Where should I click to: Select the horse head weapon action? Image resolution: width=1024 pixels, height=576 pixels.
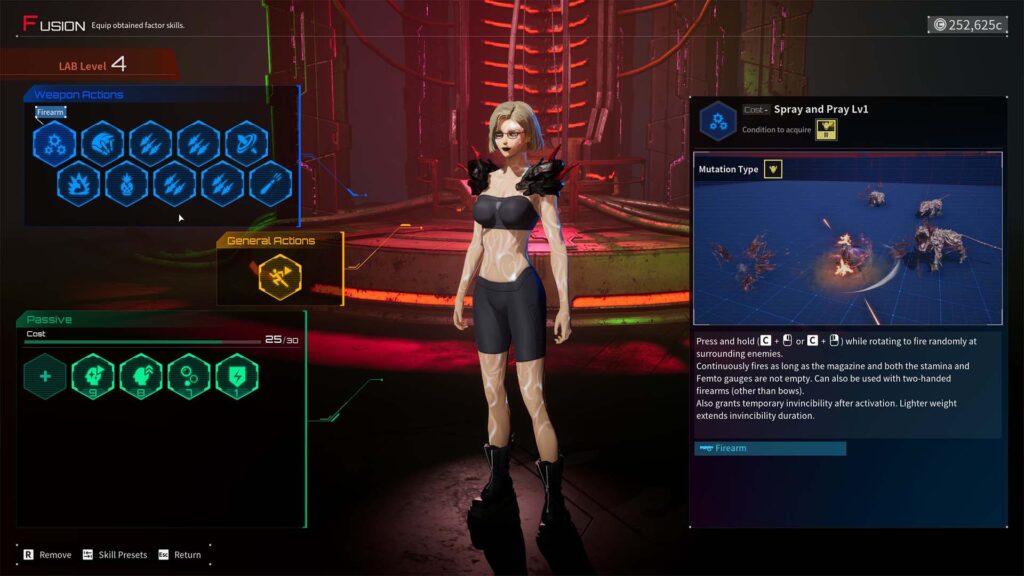[102, 144]
